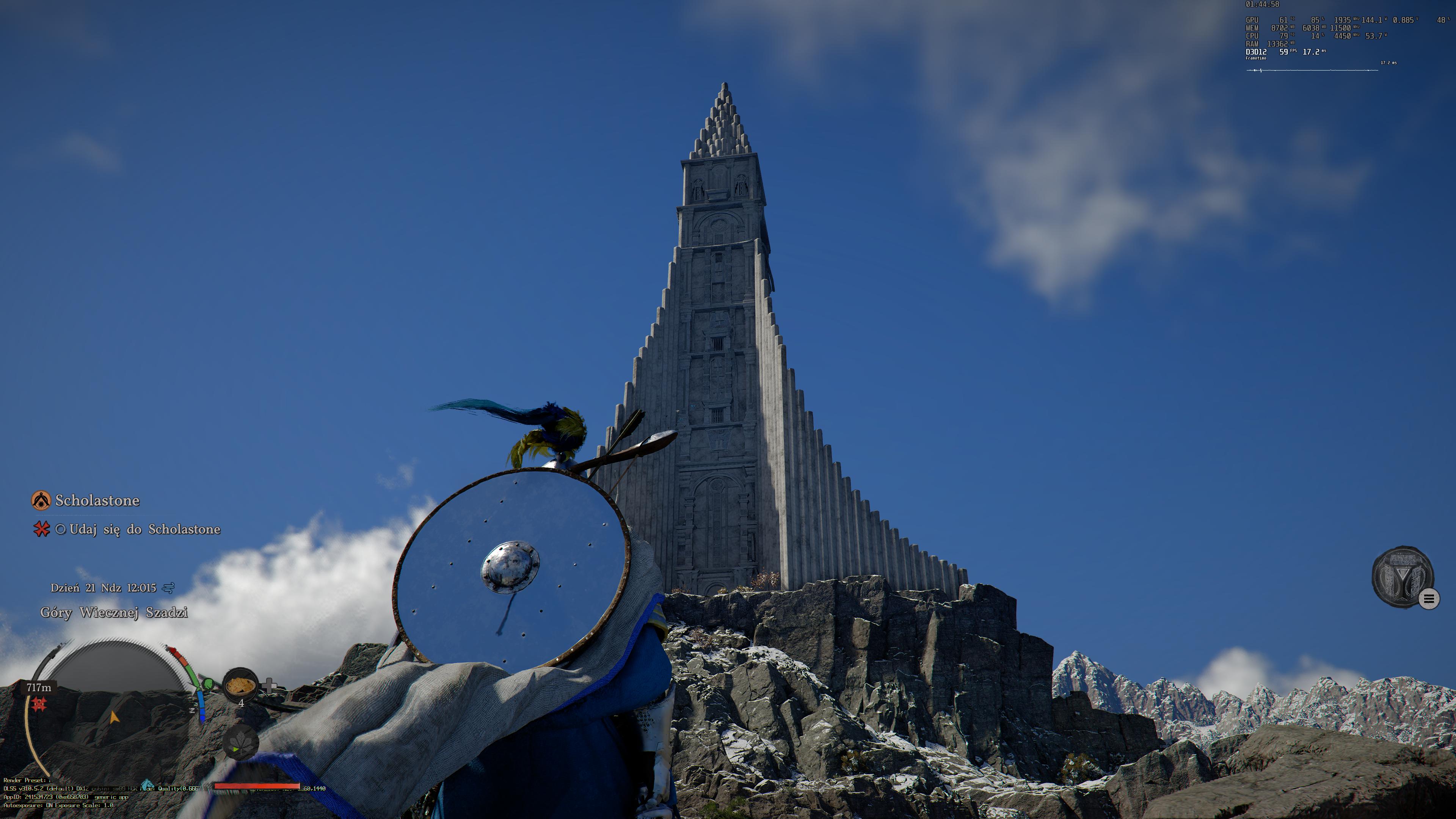Click the grey plus icon beside food slot
The height and width of the screenshot is (819, 1456).
click(270, 686)
